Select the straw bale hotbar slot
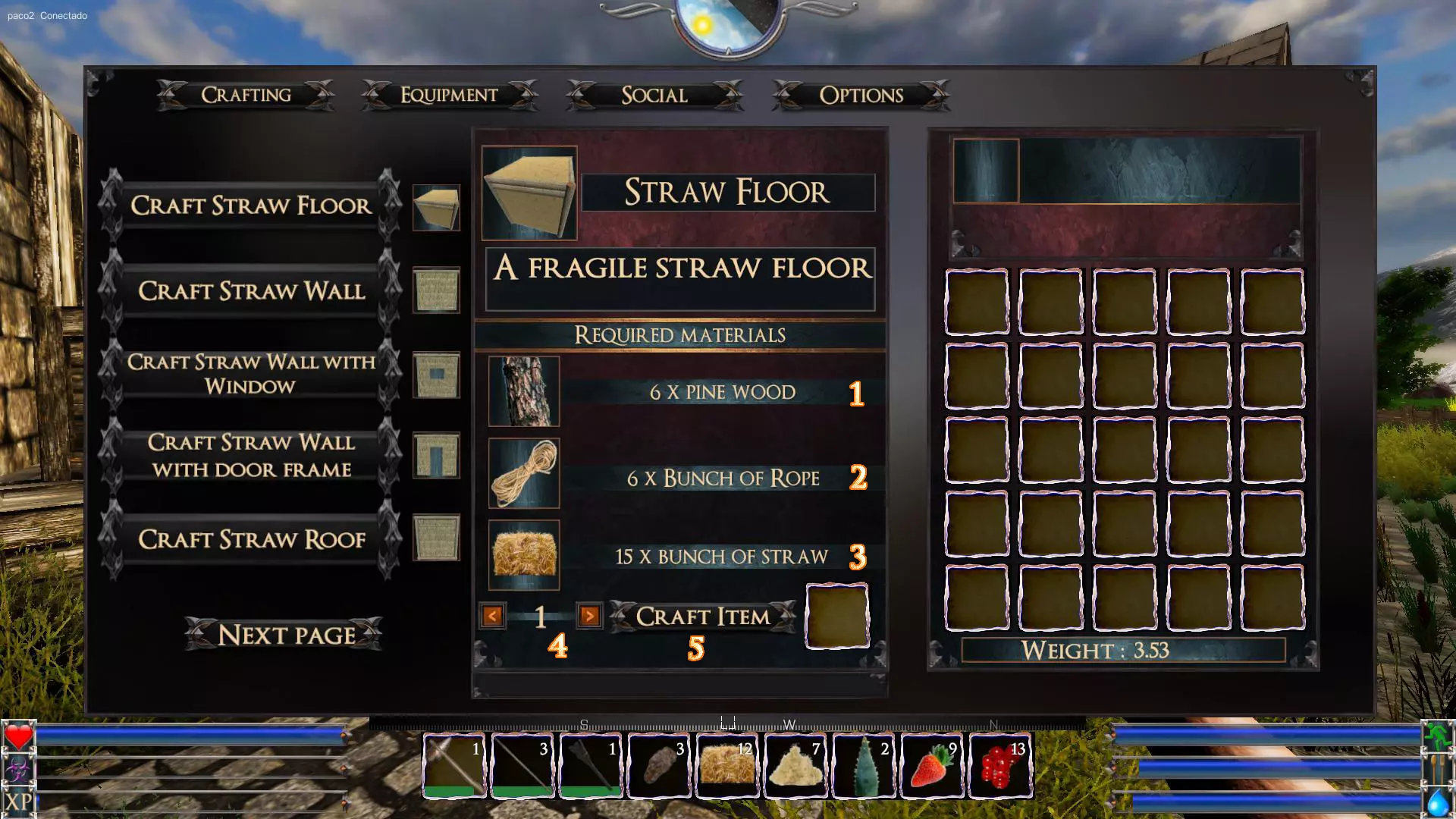 pyautogui.click(x=727, y=766)
